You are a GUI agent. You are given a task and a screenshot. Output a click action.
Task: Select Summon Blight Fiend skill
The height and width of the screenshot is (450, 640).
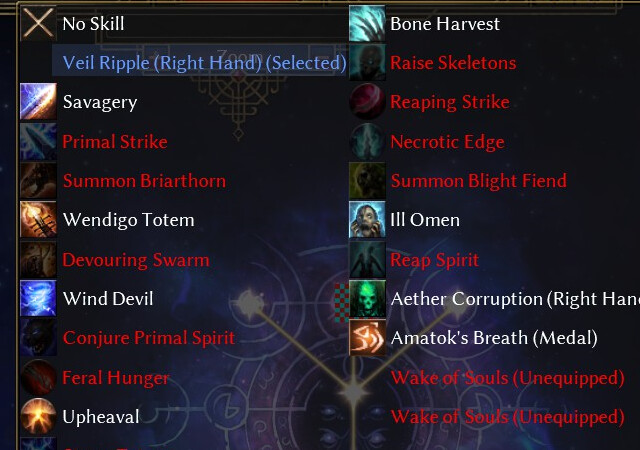pos(478,181)
